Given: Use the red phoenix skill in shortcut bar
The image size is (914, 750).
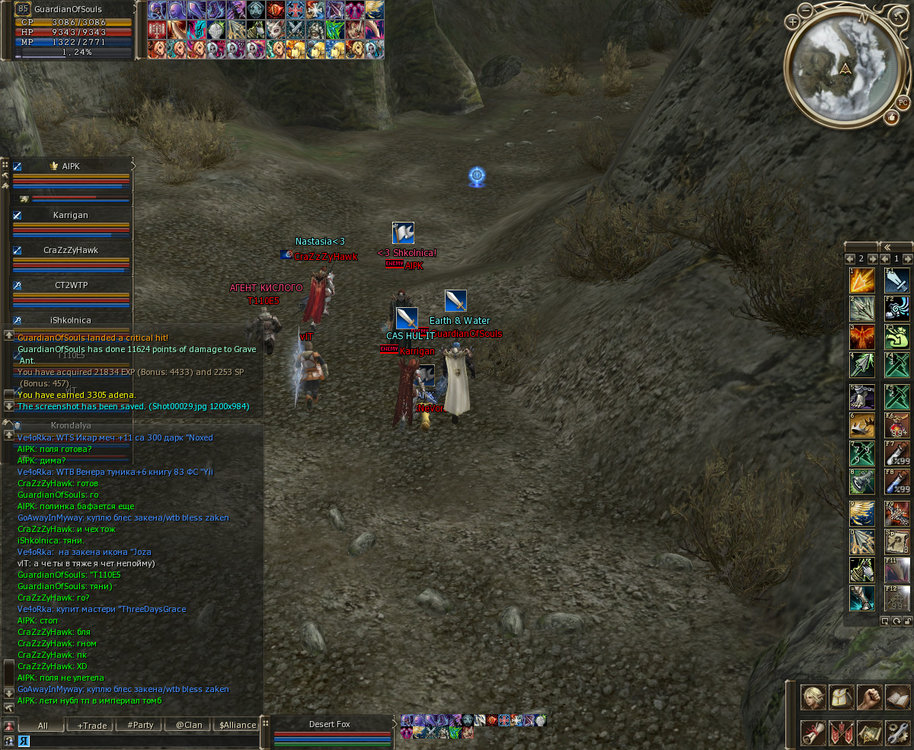Looking at the screenshot, I should (x=862, y=336).
